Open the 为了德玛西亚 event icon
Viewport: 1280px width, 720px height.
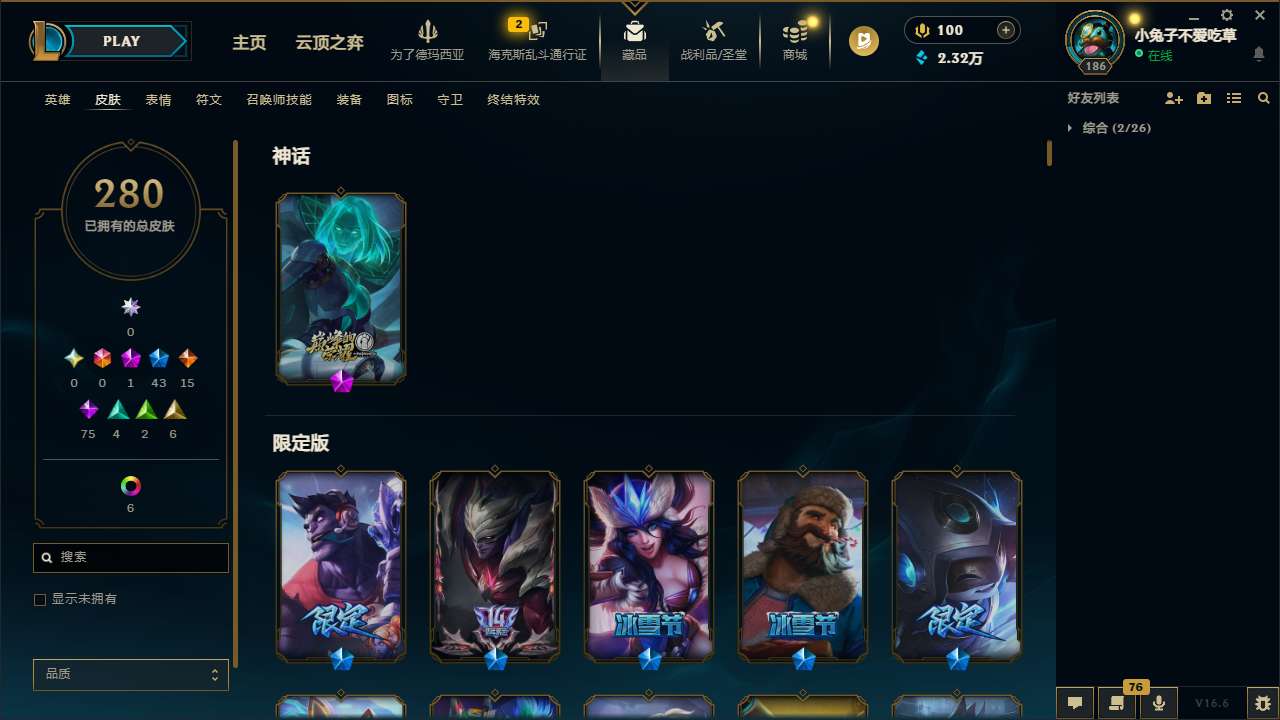click(x=428, y=40)
